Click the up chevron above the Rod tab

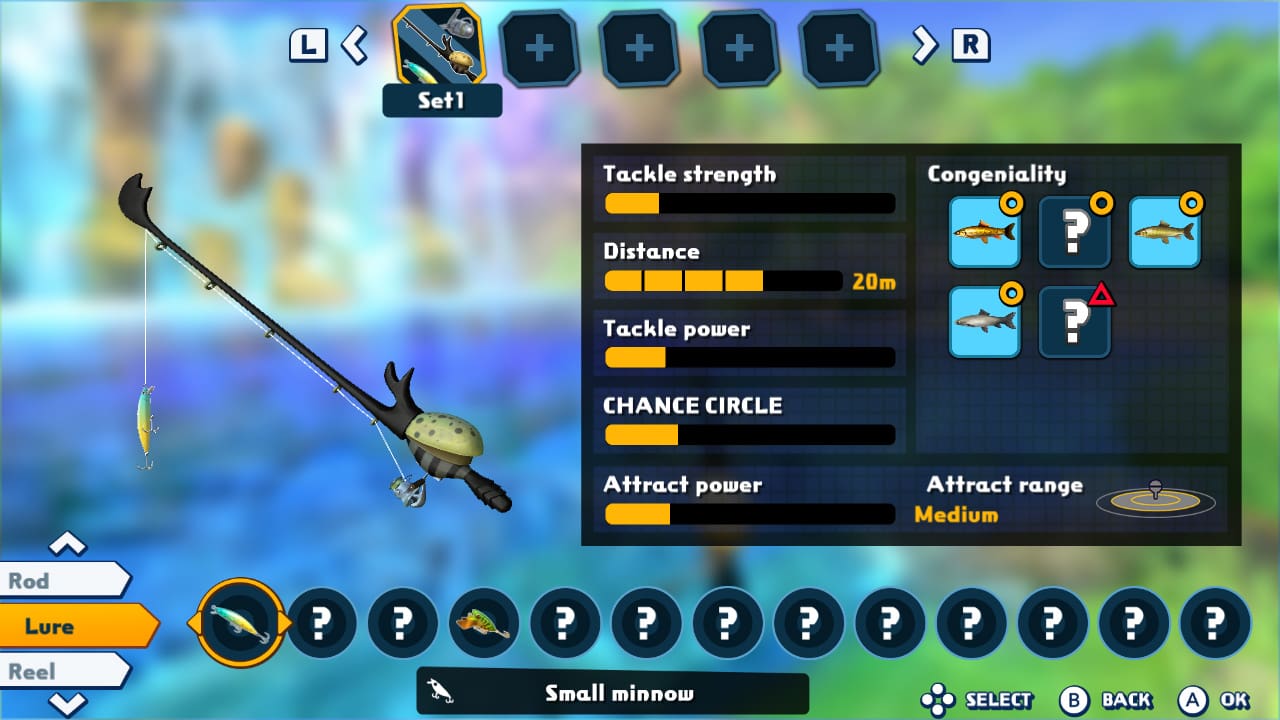coord(66,545)
